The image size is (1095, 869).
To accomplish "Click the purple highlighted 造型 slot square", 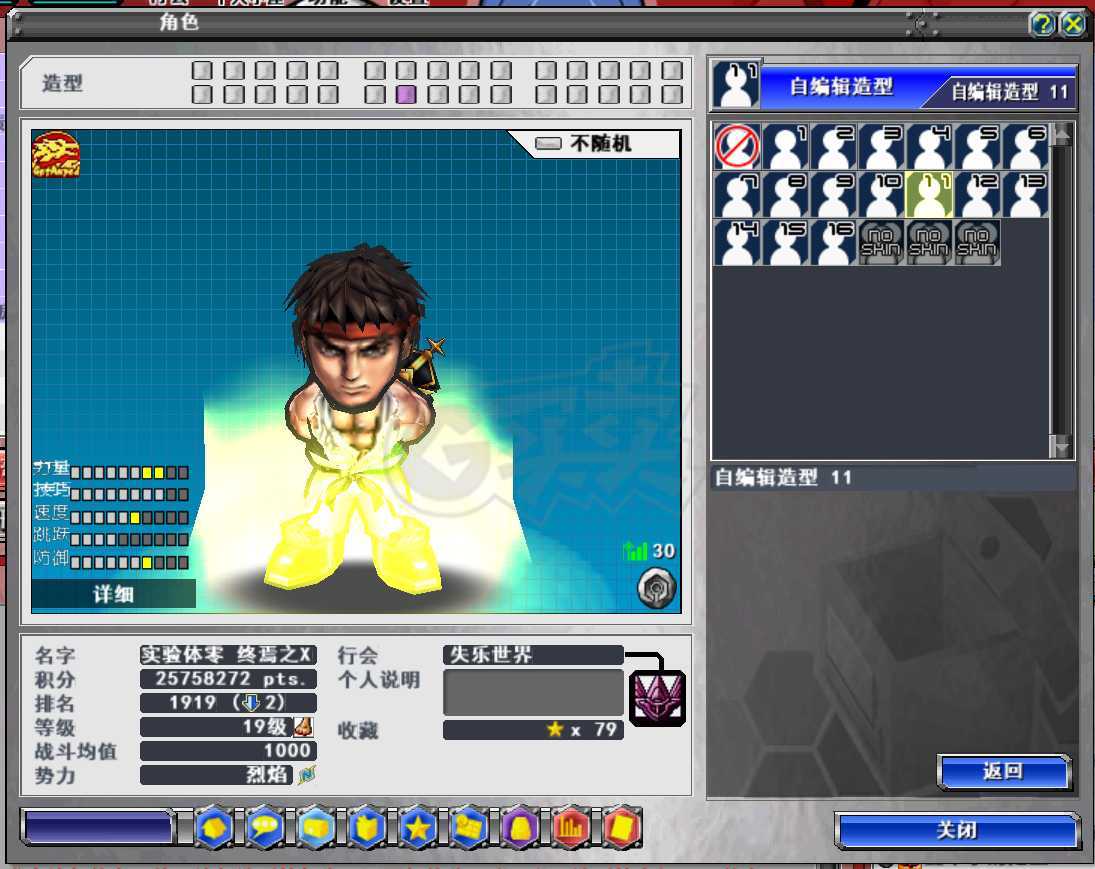I will [x=406, y=95].
